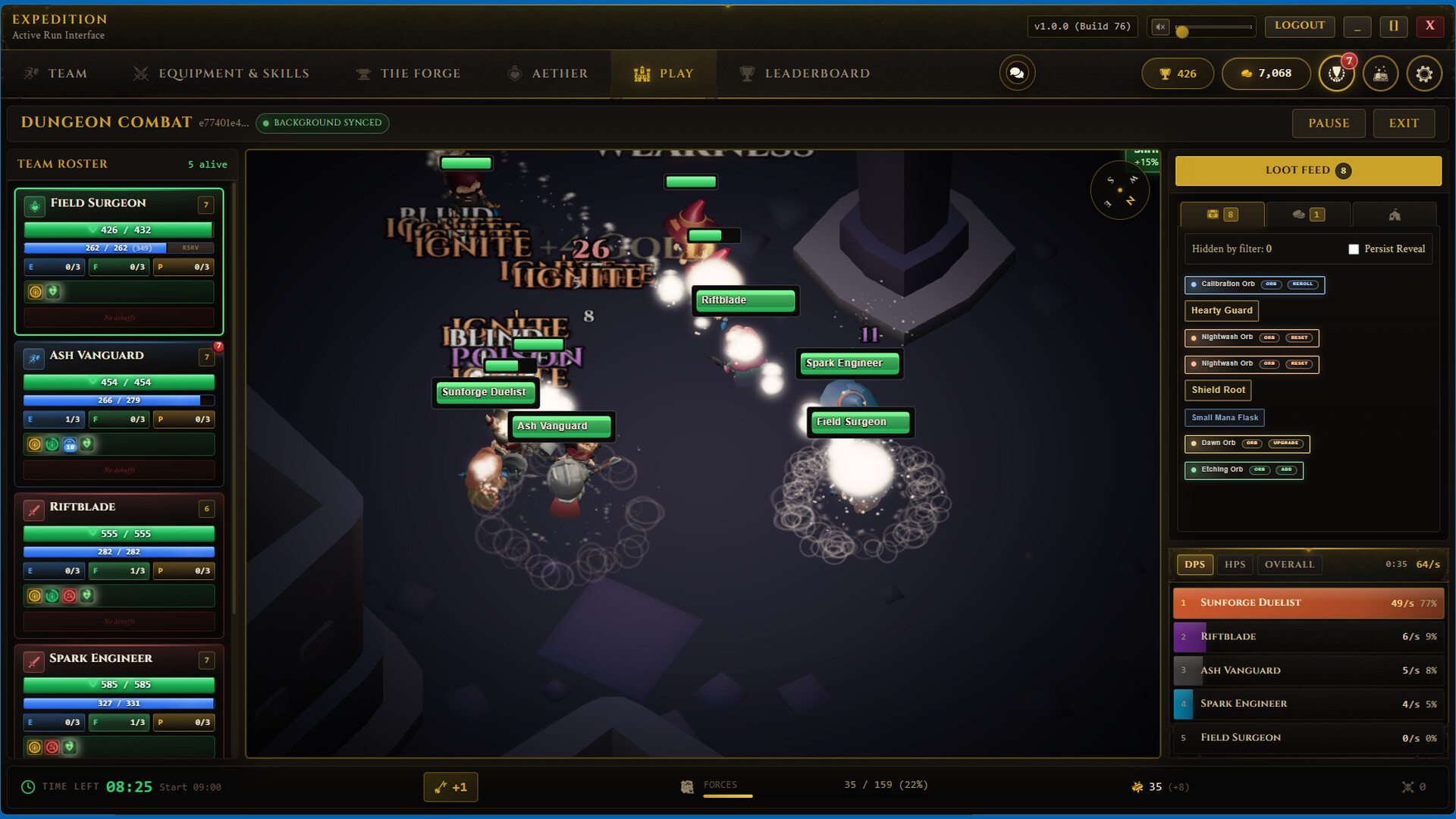
Task: Reroll the Calibration Orb
Action: [x=1304, y=284]
